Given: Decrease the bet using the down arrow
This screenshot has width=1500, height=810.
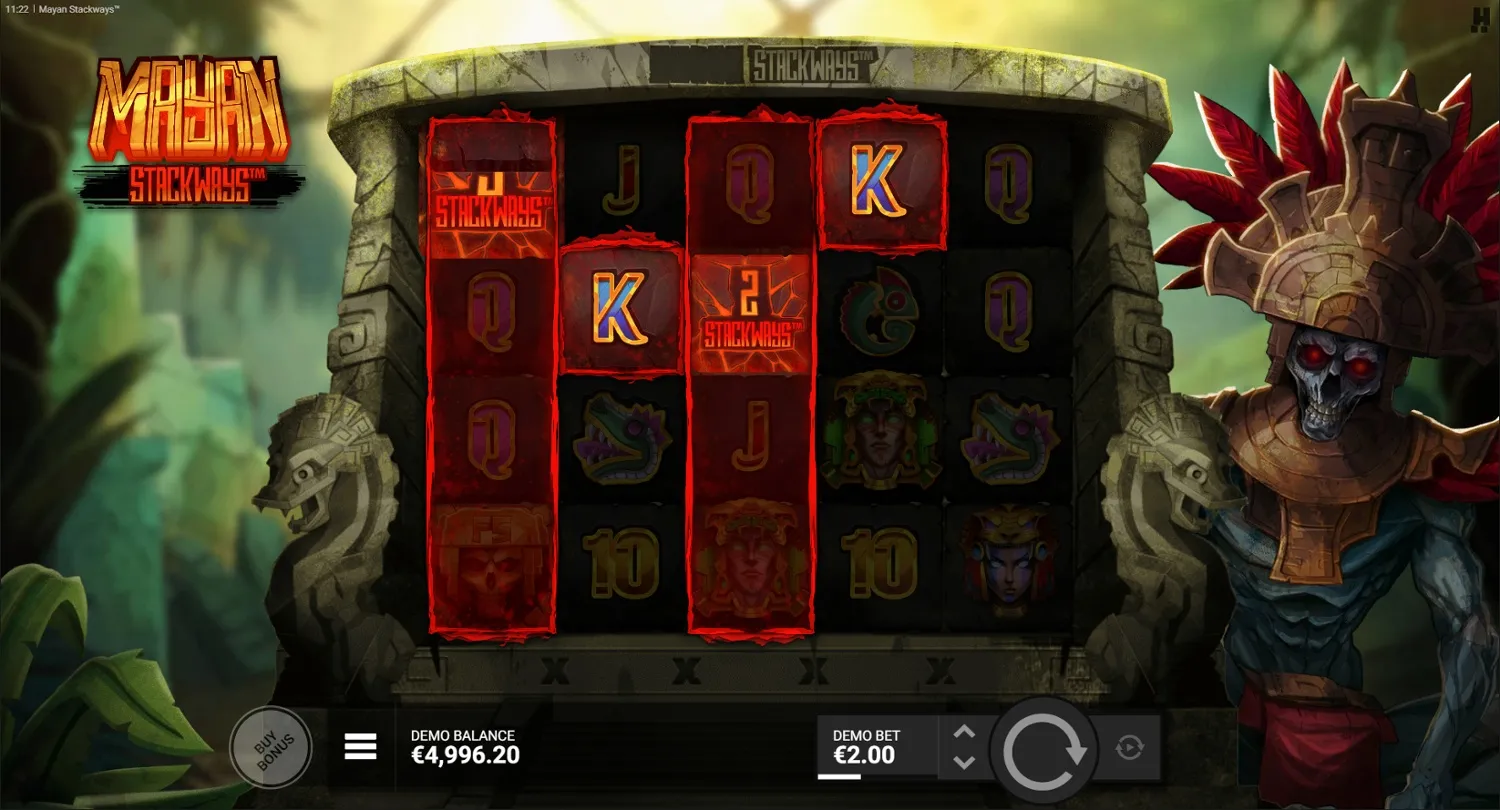Looking at the screenshot, I should pos(963,764).
